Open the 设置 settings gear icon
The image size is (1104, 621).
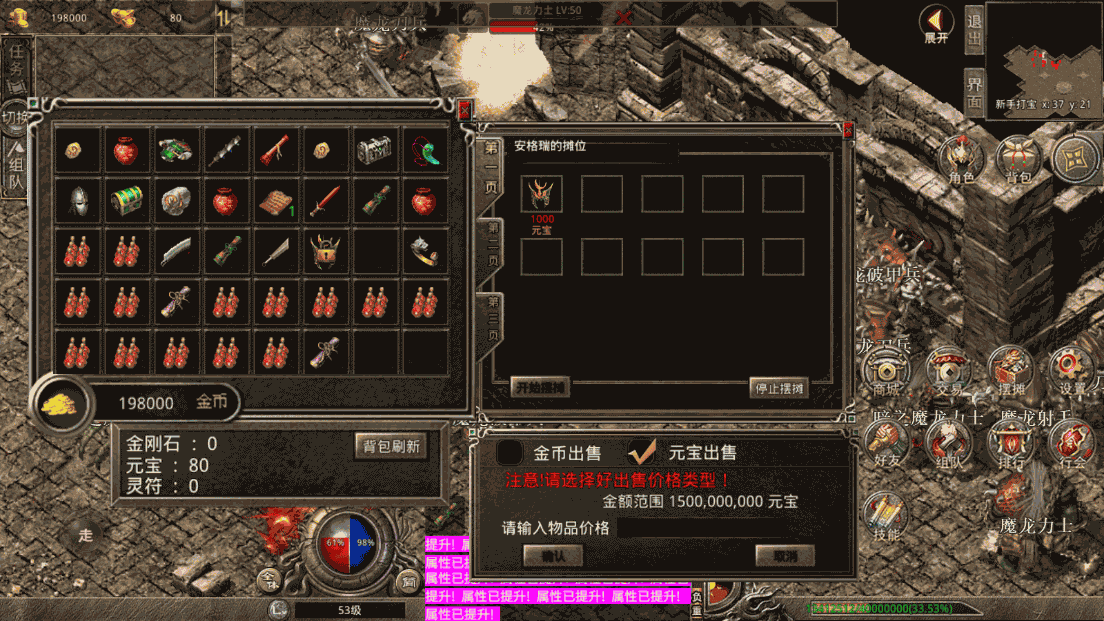[1072, 371]
